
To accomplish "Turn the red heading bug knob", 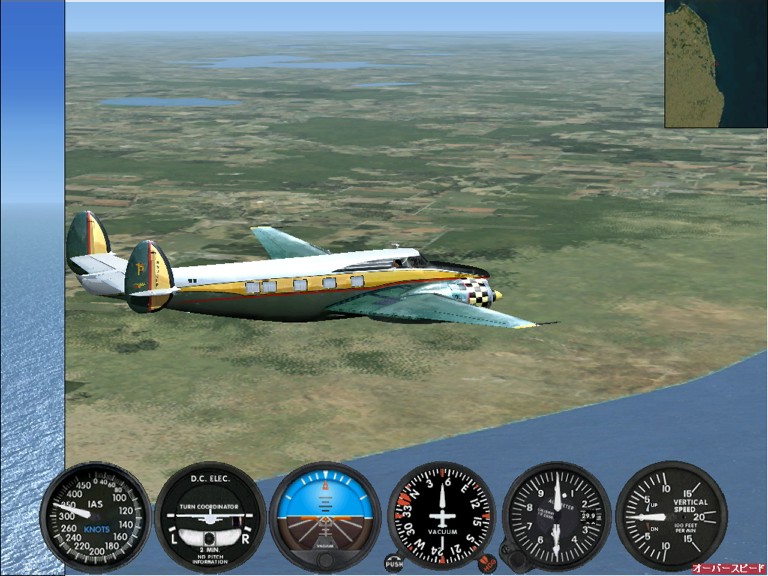I will [x=487, y=563].
